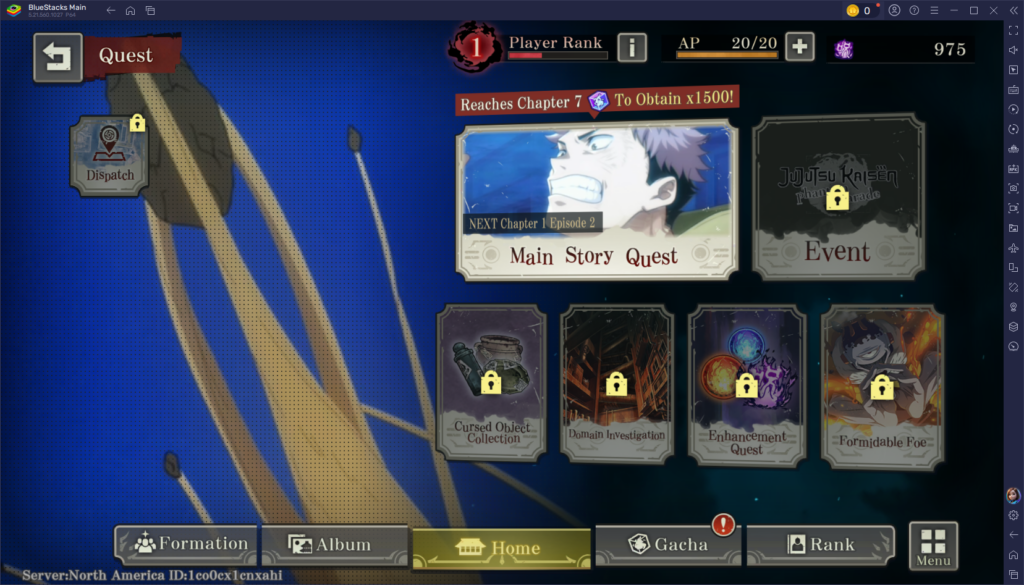
Task: Go back using the Quest return arrow
Action: [x=58, y=58]
